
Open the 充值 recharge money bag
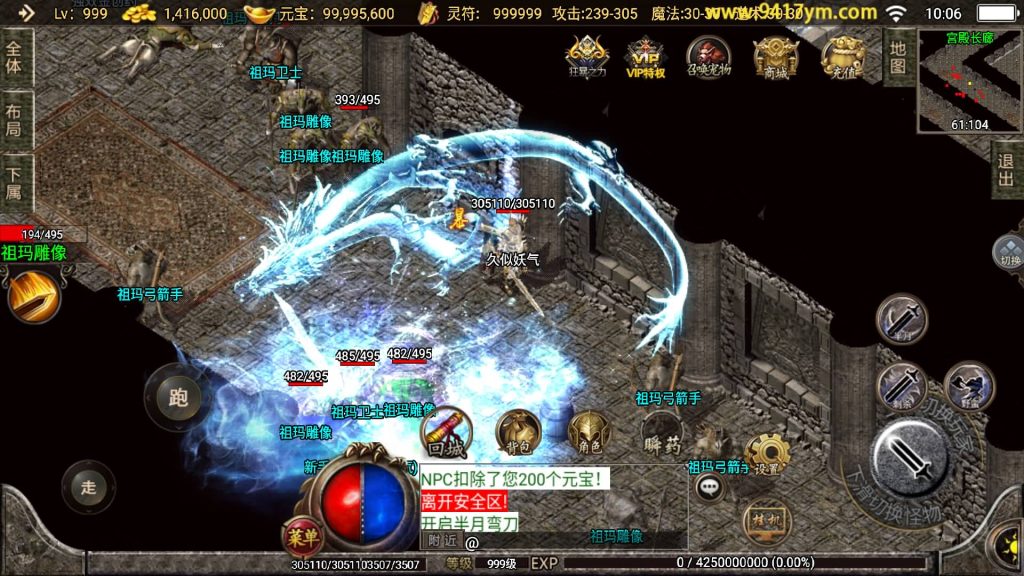pyautogui.click(x=843, y=57)
